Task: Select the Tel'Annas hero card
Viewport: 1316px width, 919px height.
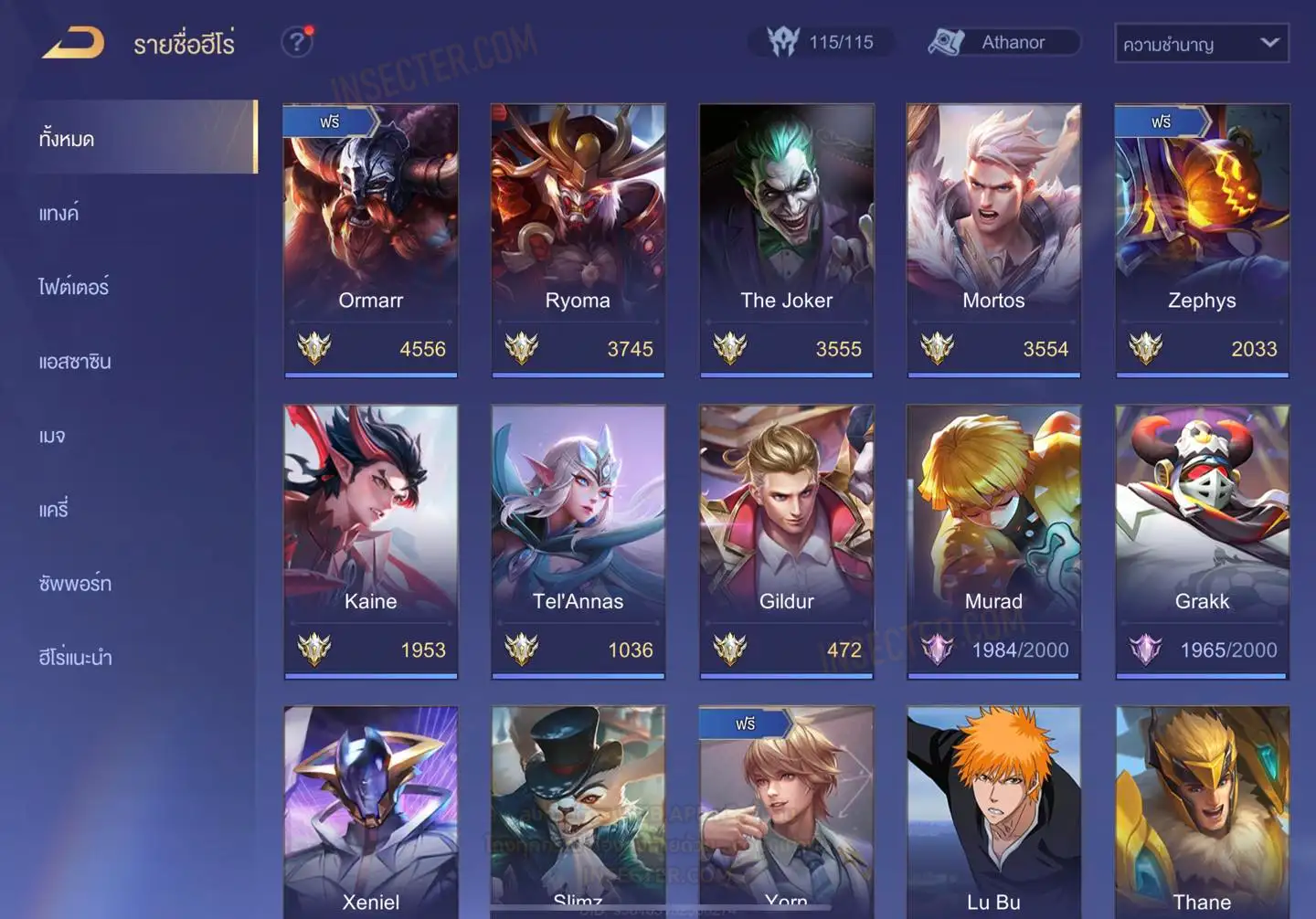Action: pyautogui.click(x=578, y=541)
